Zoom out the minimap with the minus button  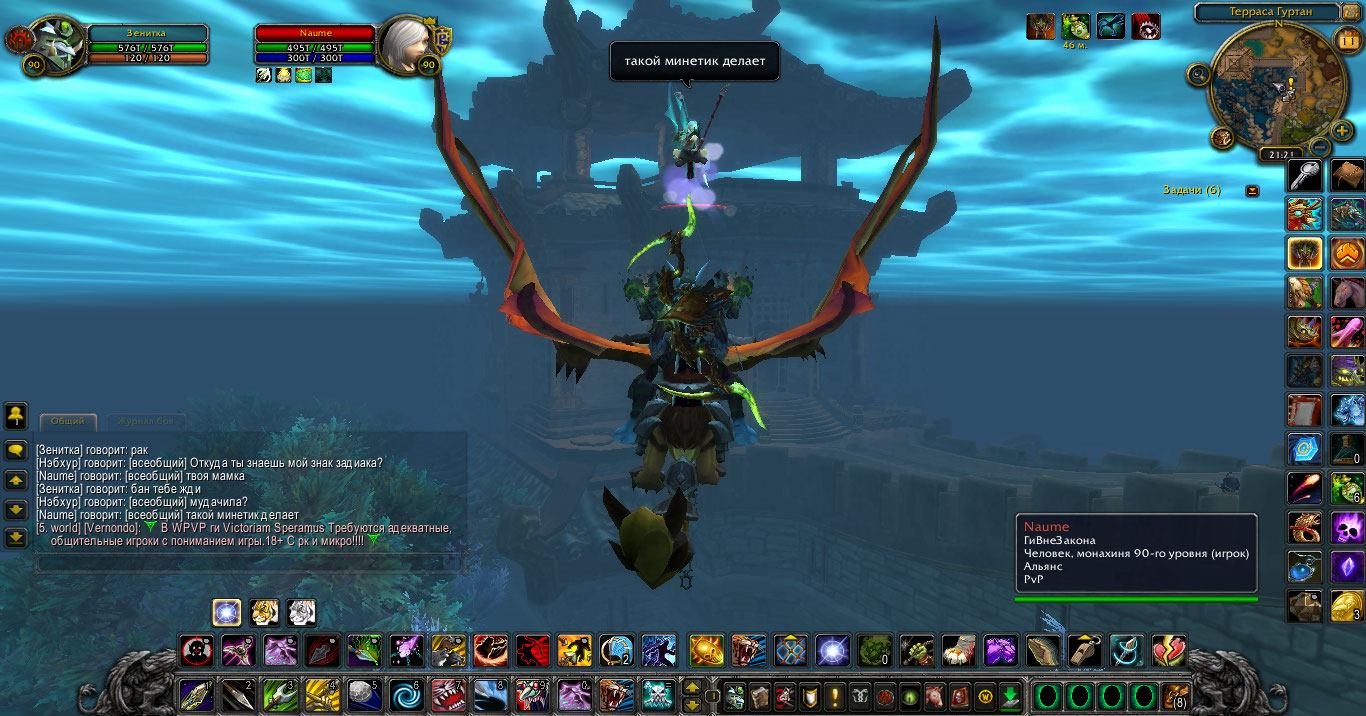[1318, 147]
